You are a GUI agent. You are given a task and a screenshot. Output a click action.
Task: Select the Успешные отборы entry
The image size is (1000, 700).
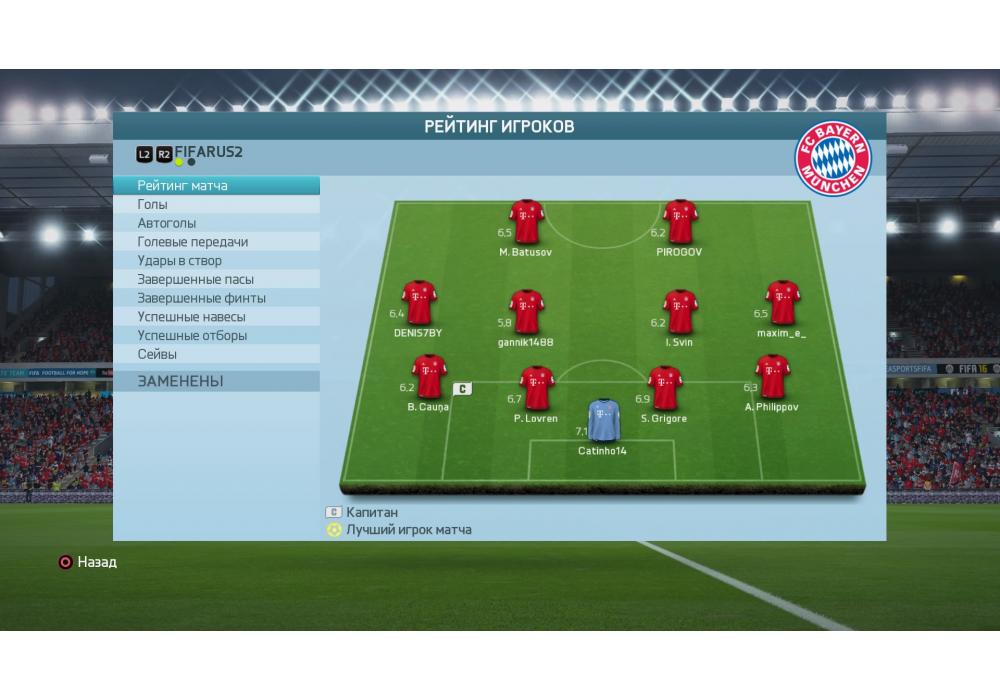point(216,336)
